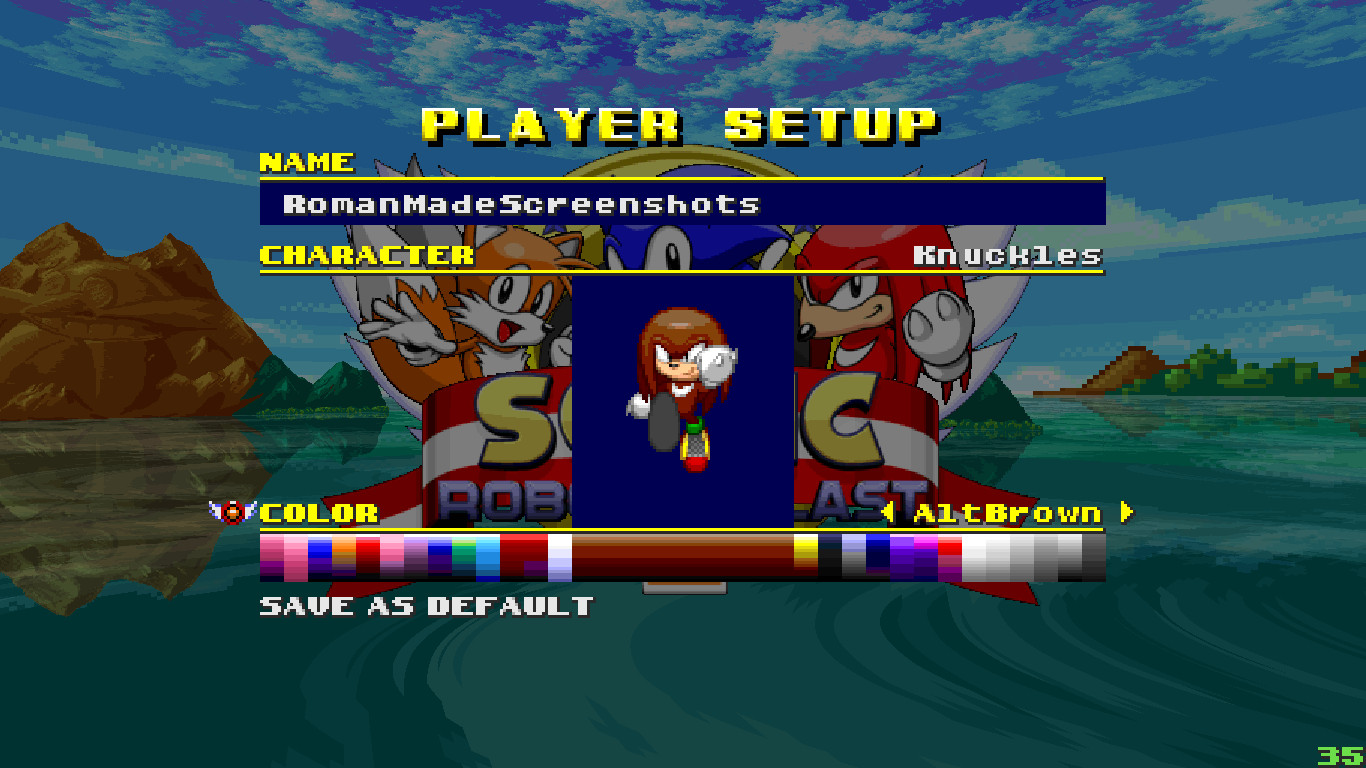Select the NAME menu entry
The image size is (1366, 768).
tap(305, 163)
